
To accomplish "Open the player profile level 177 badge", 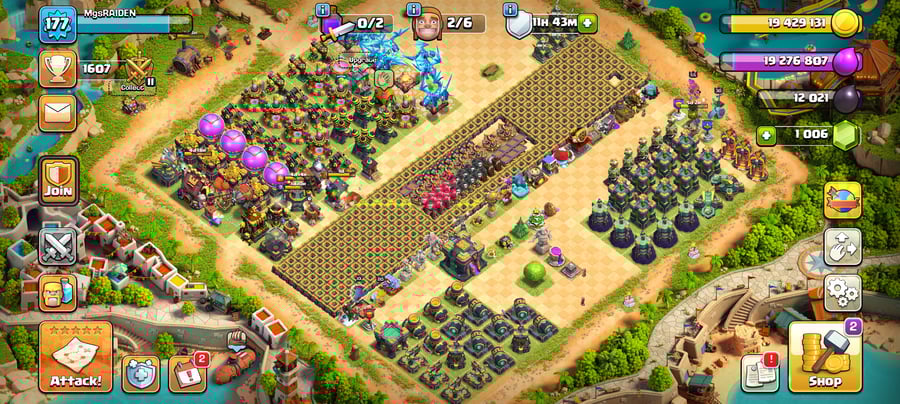I will point(58,25).
